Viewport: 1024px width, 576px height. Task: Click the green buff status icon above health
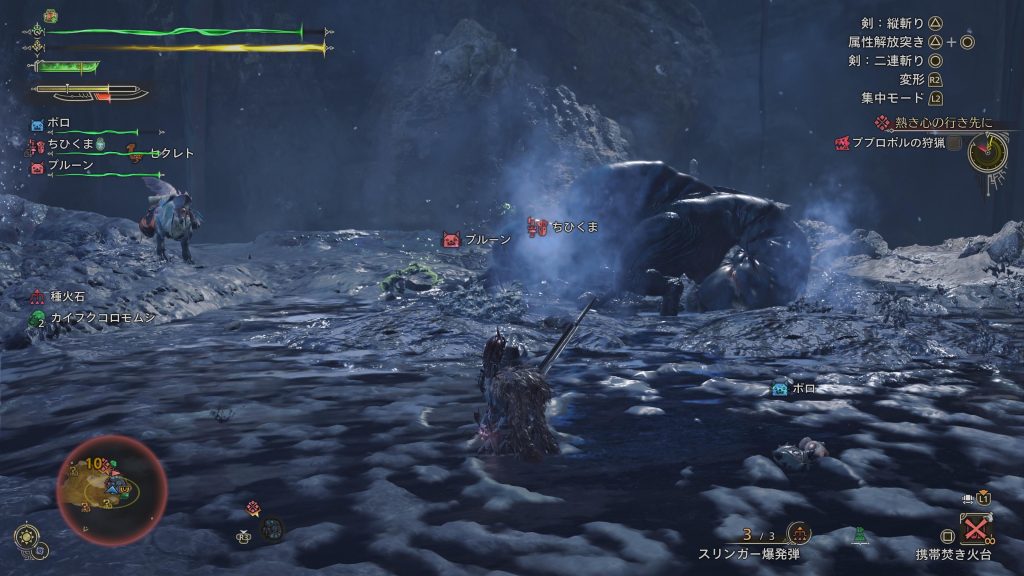pos(51,17)
